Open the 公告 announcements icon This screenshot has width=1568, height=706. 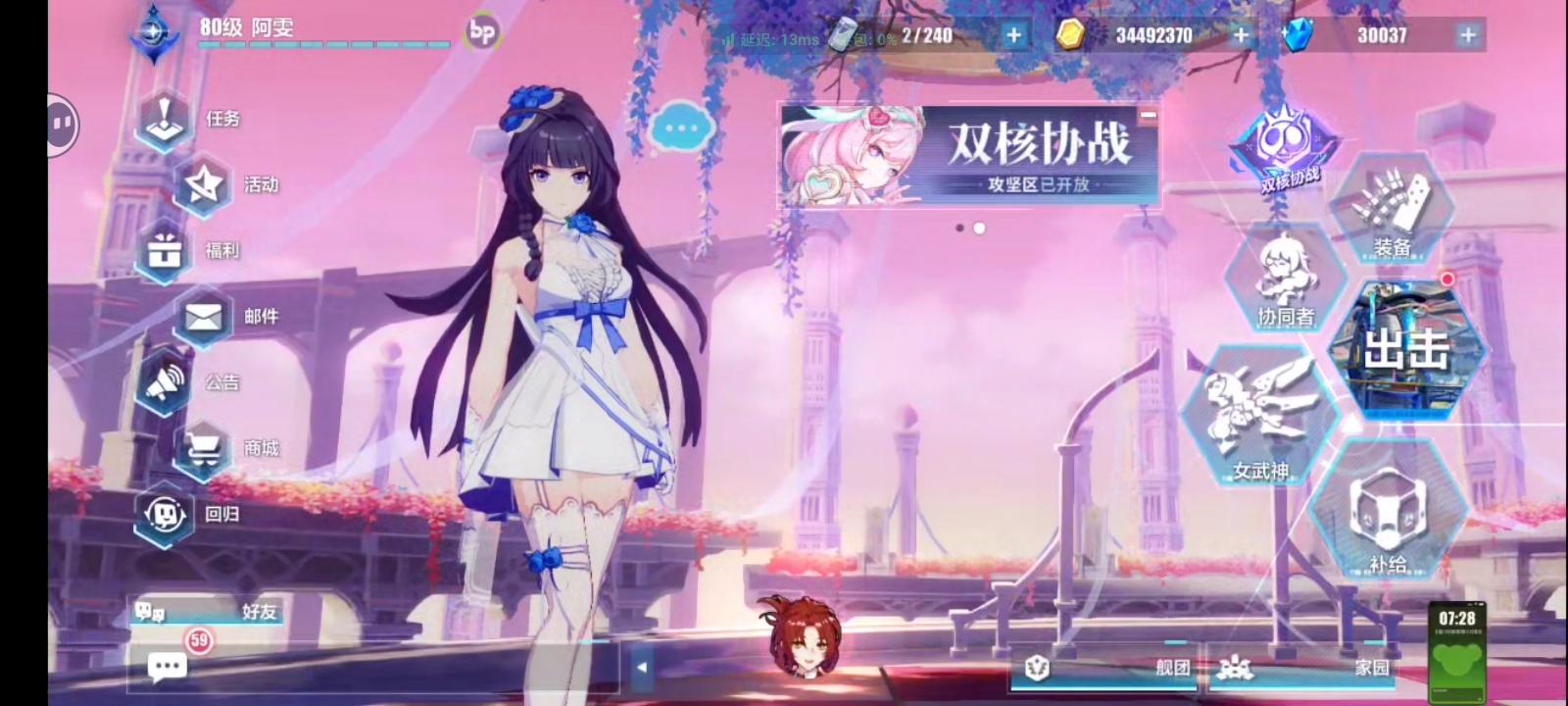pos(165,382)
